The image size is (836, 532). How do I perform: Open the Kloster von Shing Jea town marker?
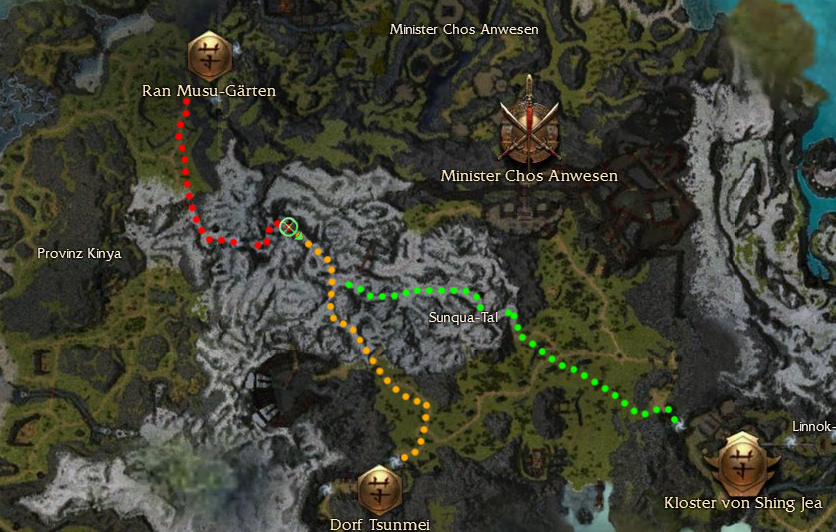[x=745, y=462]
